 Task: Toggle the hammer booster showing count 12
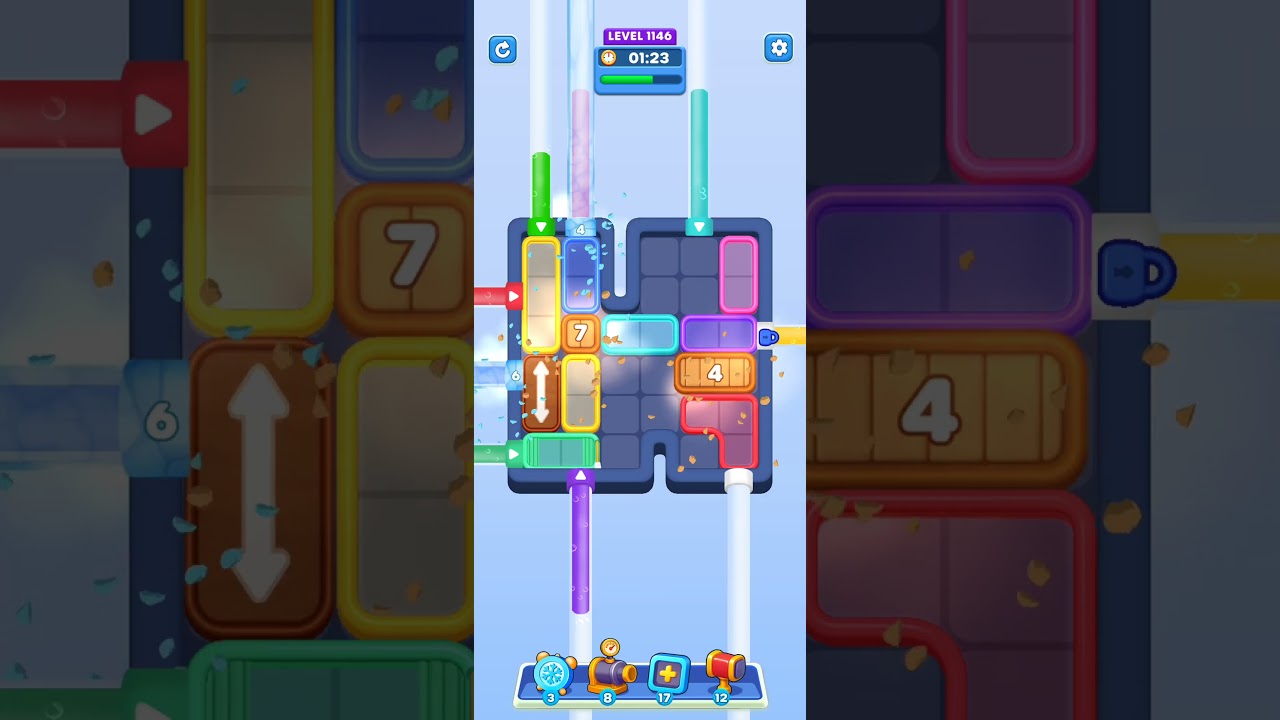pos(724,699)
